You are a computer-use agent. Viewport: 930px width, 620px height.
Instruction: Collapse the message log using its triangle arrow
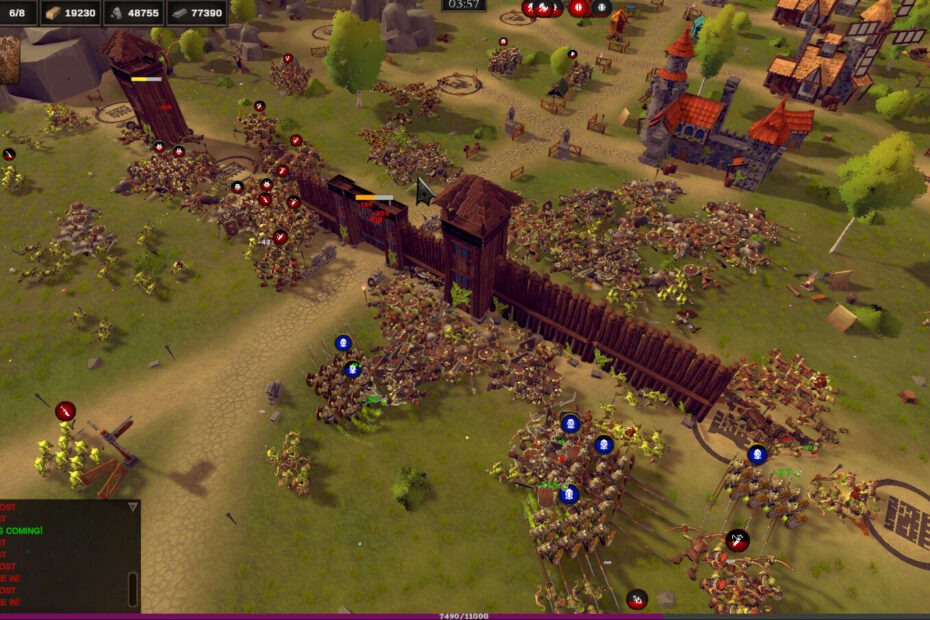pyautogui.click(x=132, y=507)
